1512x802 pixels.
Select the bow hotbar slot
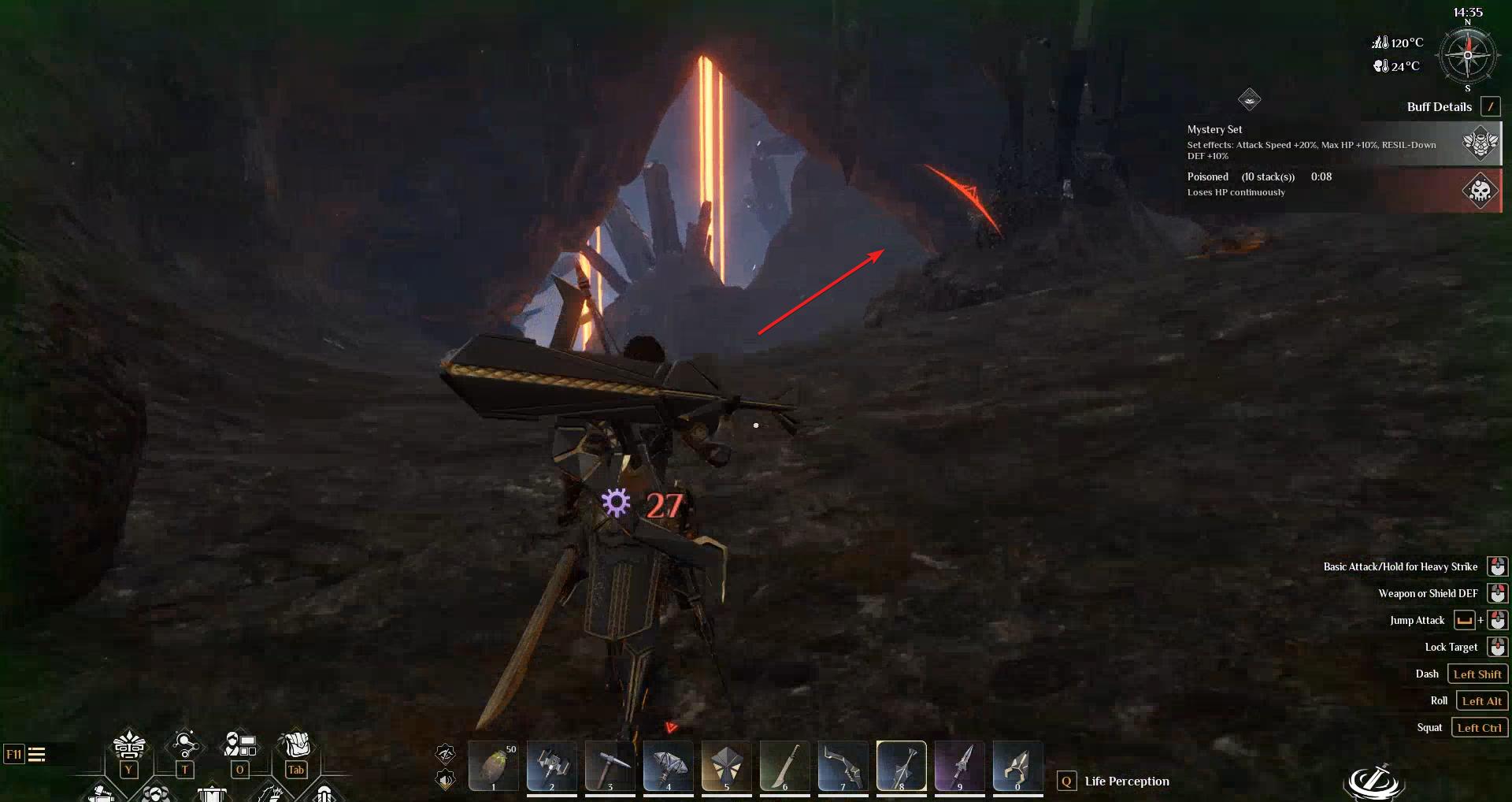point(843,766)
